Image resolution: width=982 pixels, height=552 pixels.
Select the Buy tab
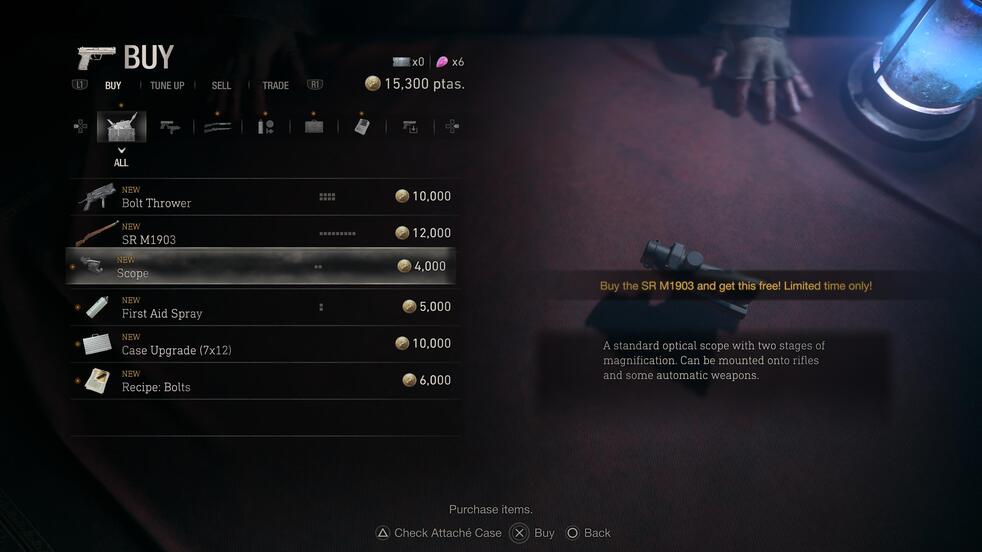click(113, 86)
